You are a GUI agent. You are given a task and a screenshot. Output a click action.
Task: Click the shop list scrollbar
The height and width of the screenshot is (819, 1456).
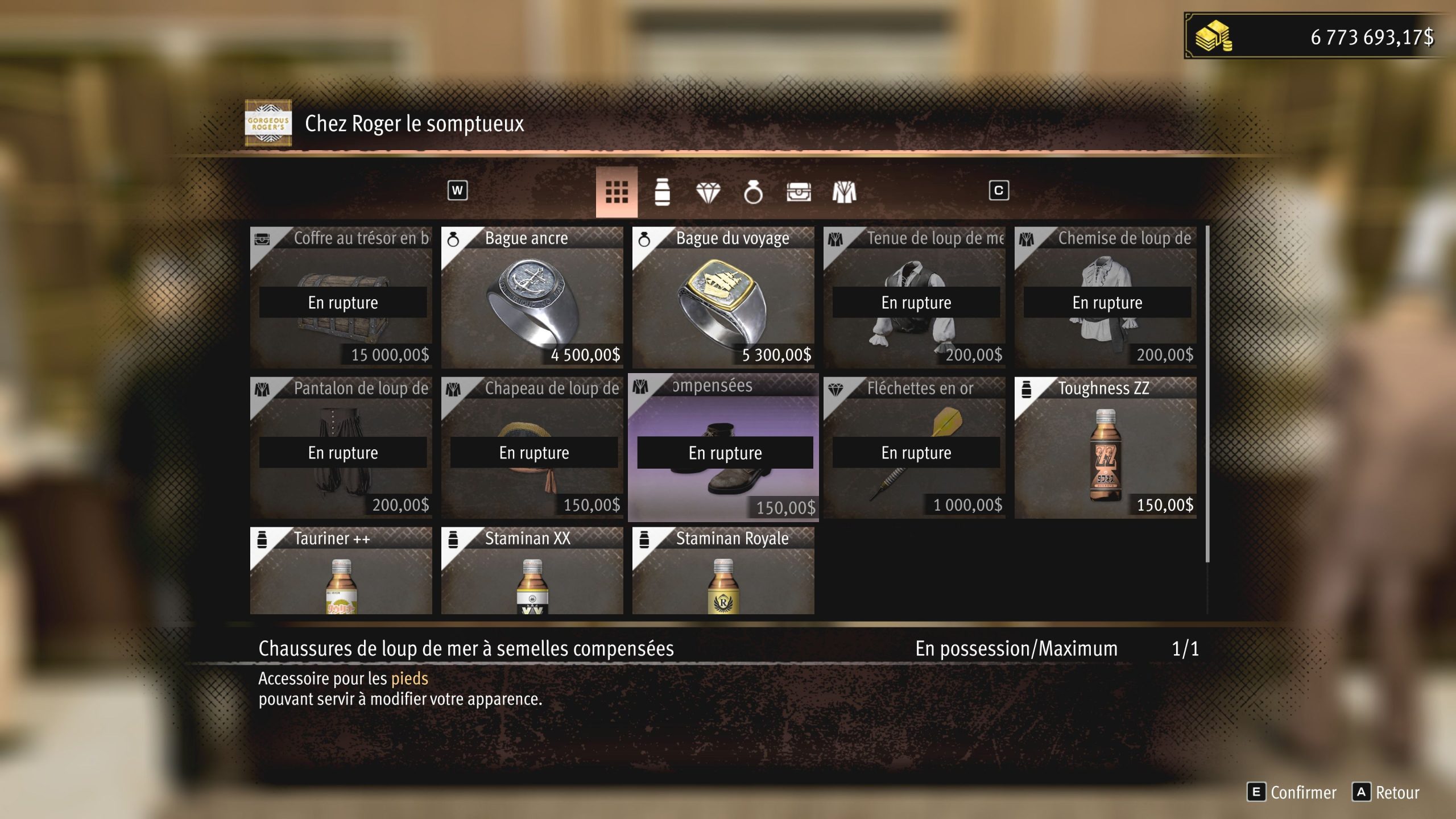coord(1207,394)
